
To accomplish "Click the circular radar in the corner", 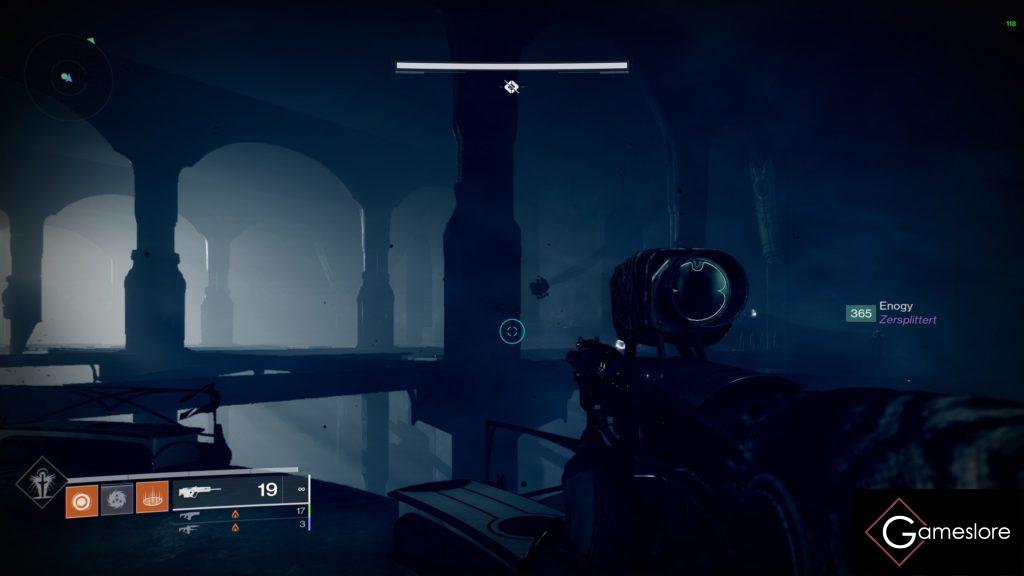I will point(67,76).
